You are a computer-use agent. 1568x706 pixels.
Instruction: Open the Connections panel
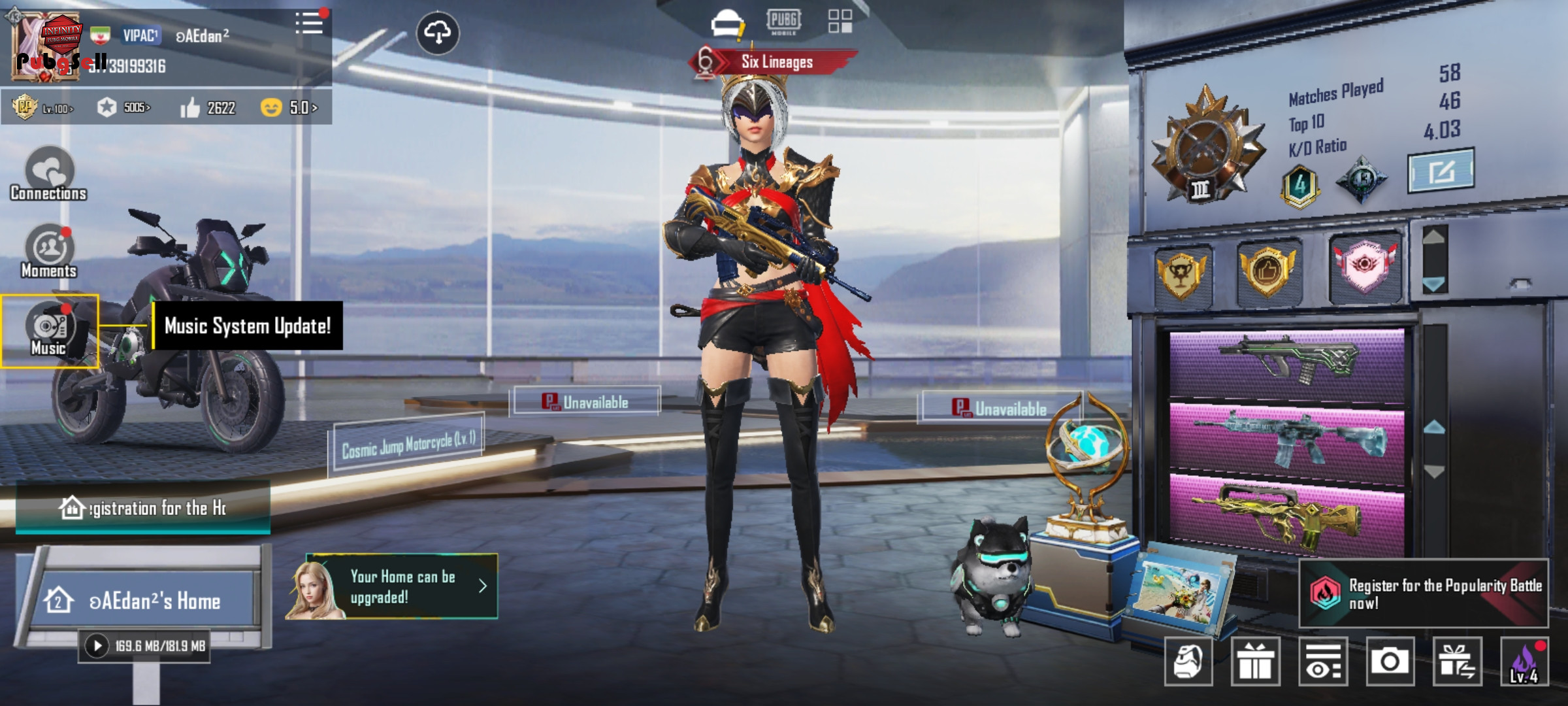(x=48, y=174)
